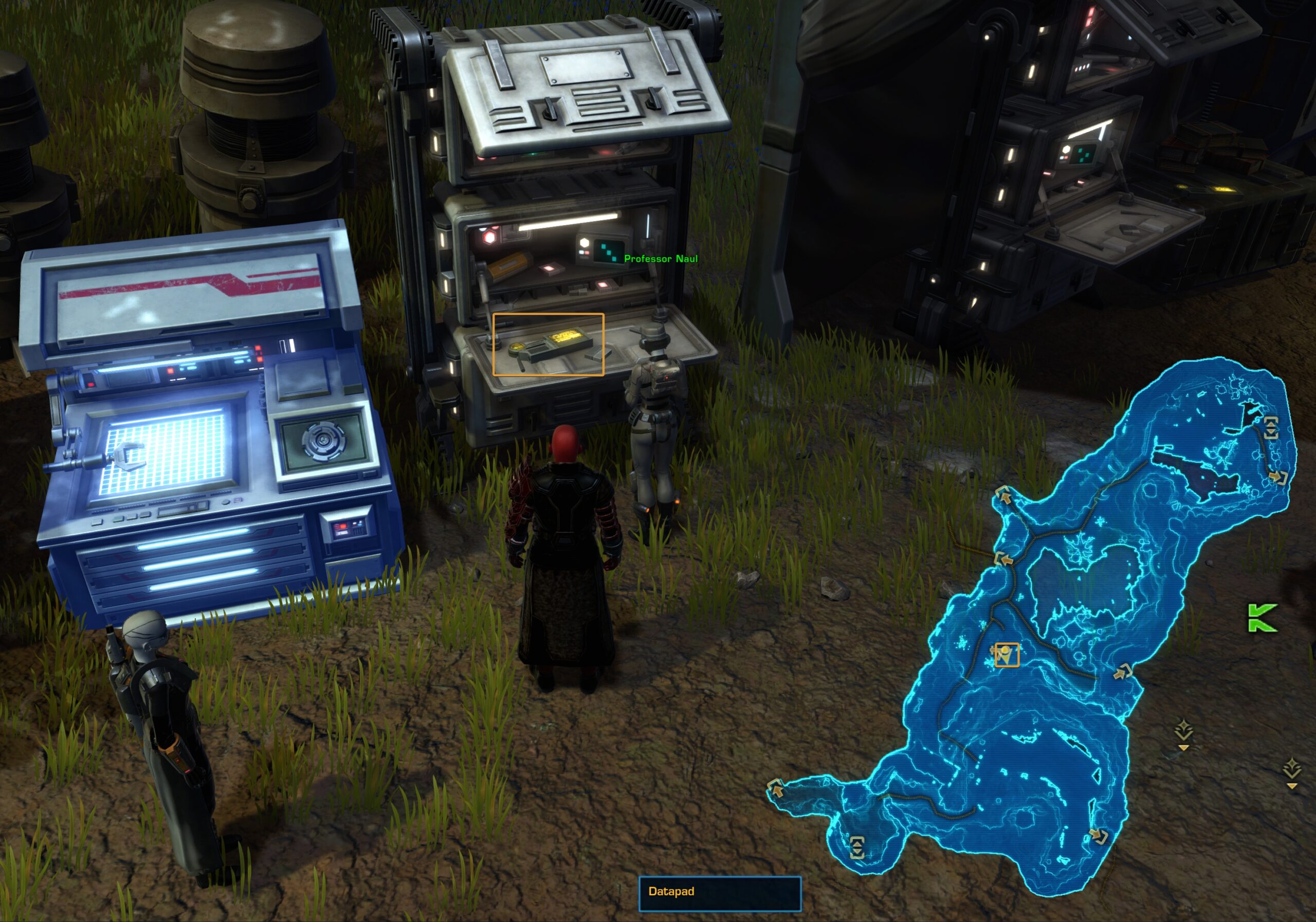Screen dimensions: 1316x922
Task: Select the highlighted Datapad on the console
Action: (548, 345)
